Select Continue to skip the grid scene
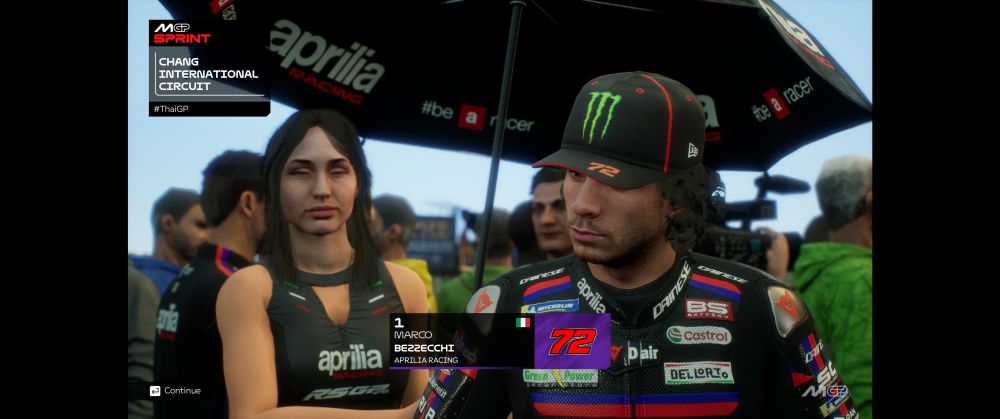The width and height of the screenshot is (1000, 419). 176,390
